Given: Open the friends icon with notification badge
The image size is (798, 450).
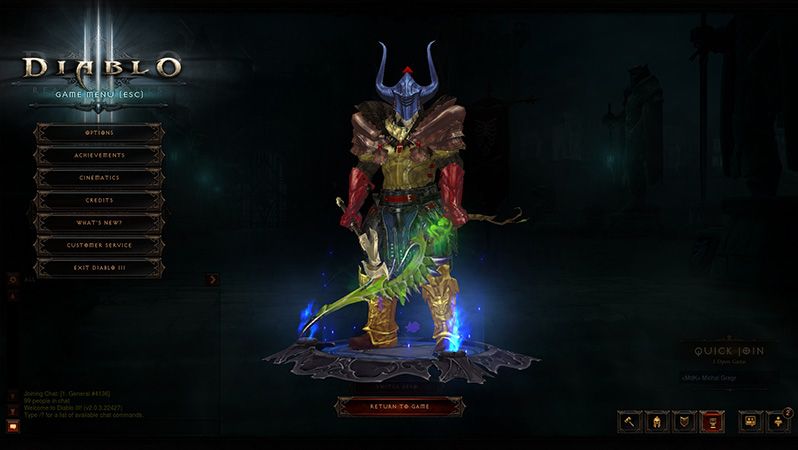Looking at the screenshot, I should click(x=778, y=422).
